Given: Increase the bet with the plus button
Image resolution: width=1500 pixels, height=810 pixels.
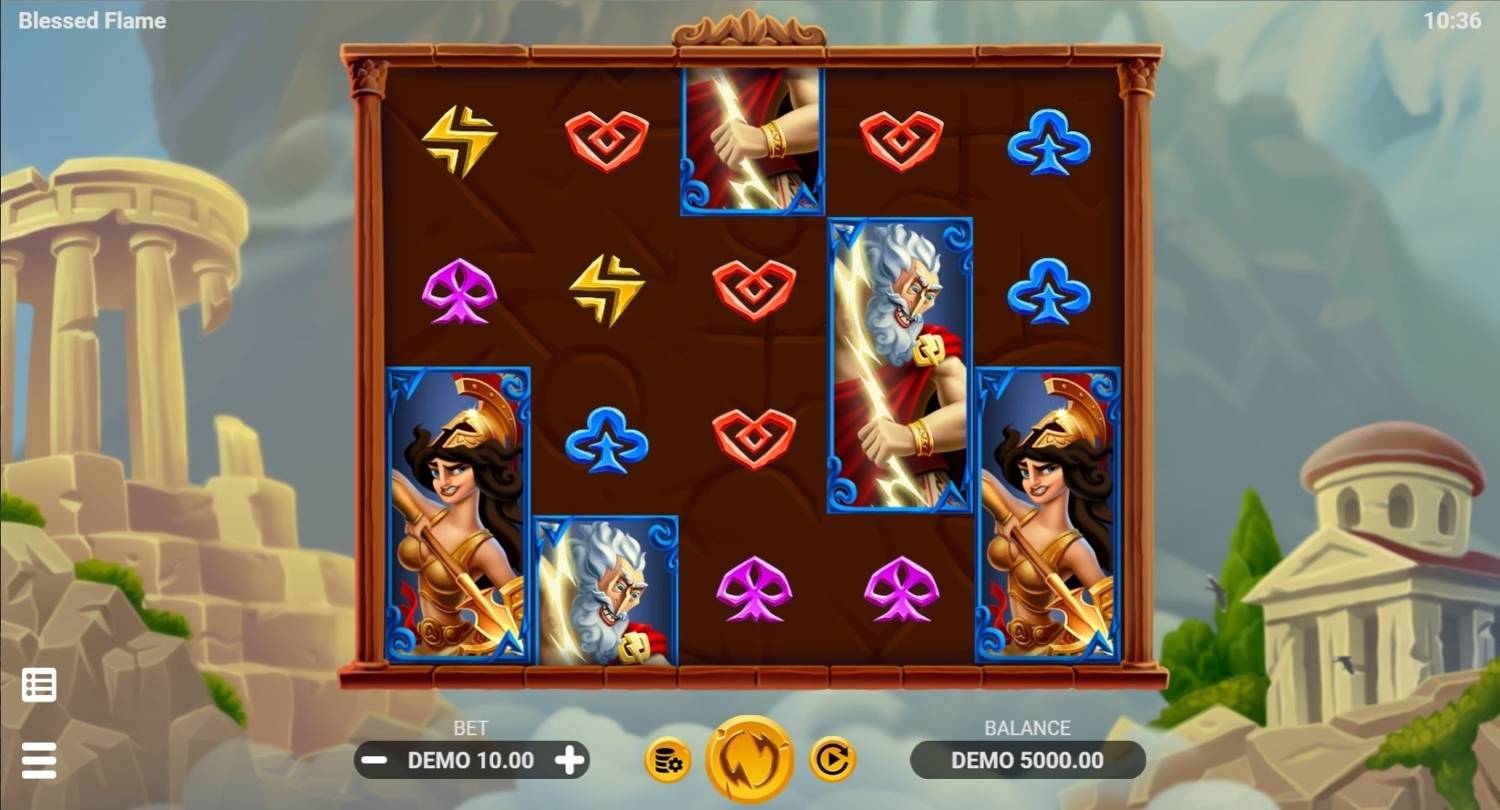Looking at the screenshot, I should [570, 760].
